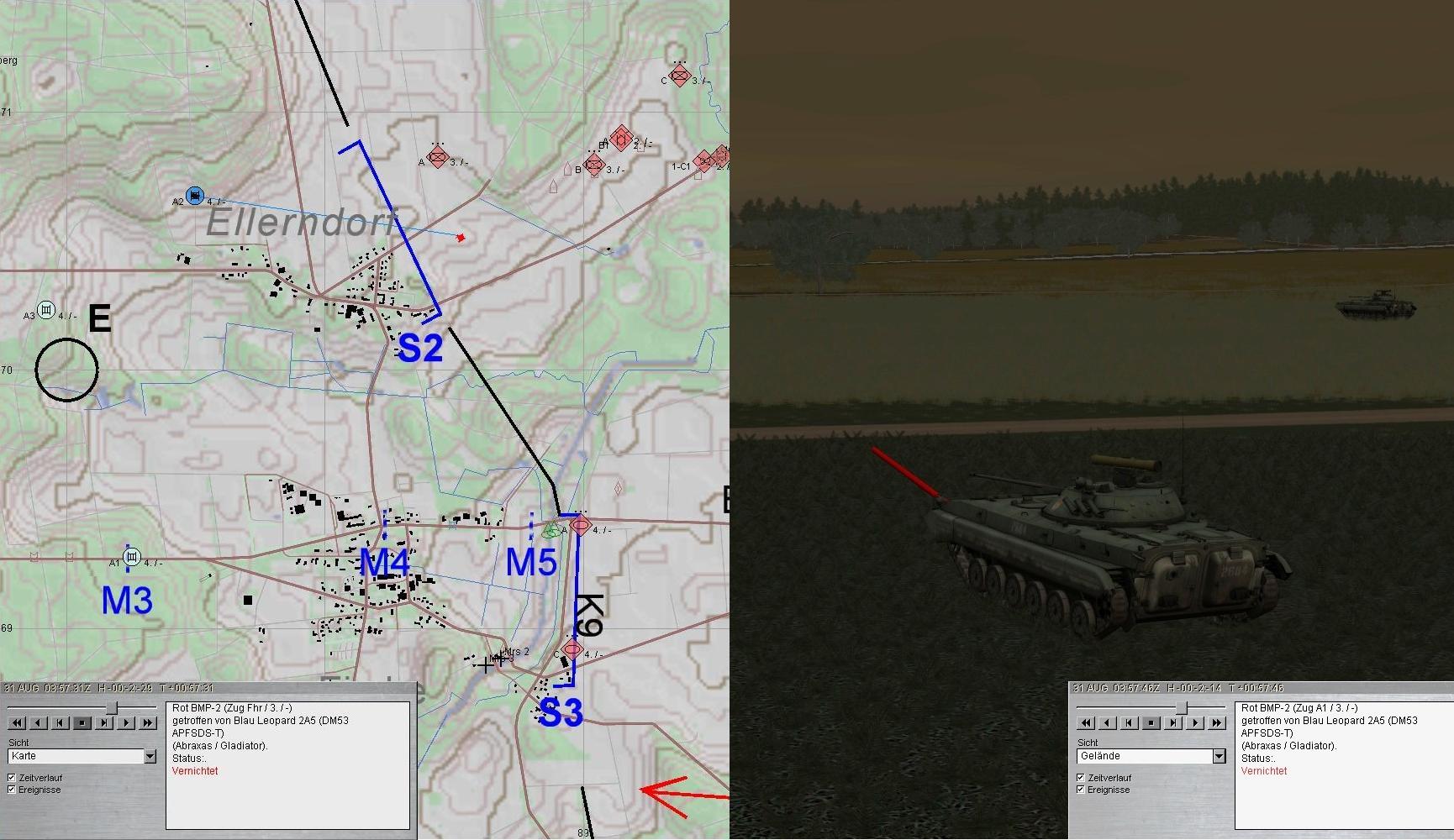
Task: Uncheck Ereignisse in the Gelände panel
Action: coord(1081,790)
